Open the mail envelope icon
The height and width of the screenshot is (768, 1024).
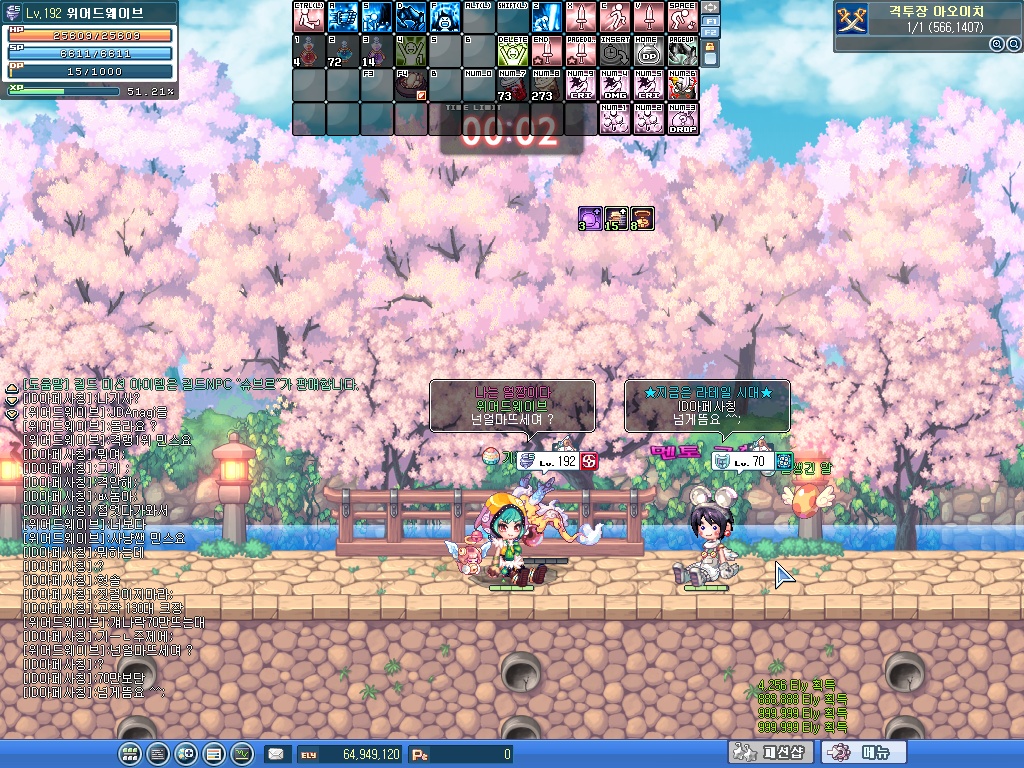coord(276,754)
